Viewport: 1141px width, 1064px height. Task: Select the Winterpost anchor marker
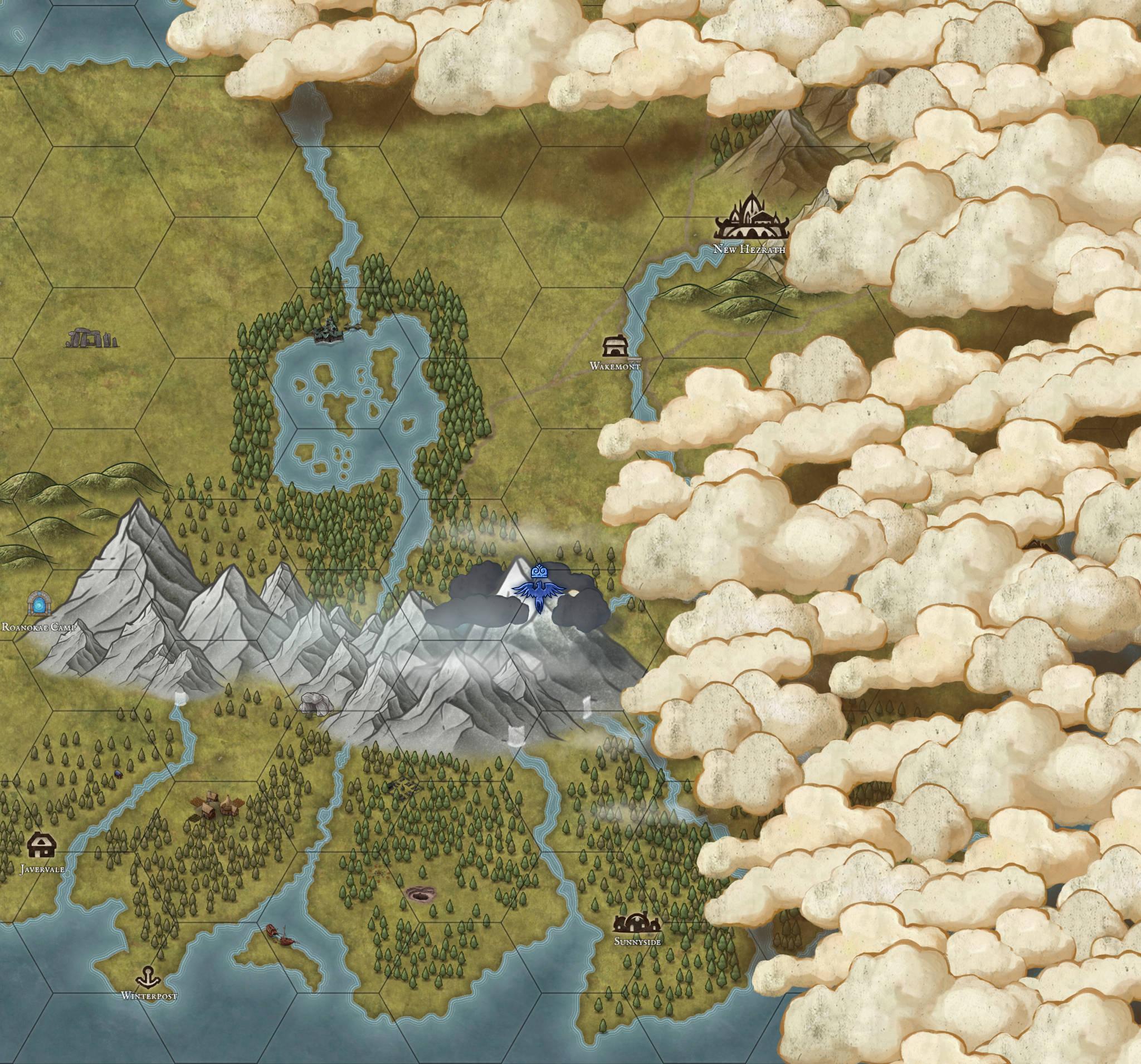pos(149,975)
